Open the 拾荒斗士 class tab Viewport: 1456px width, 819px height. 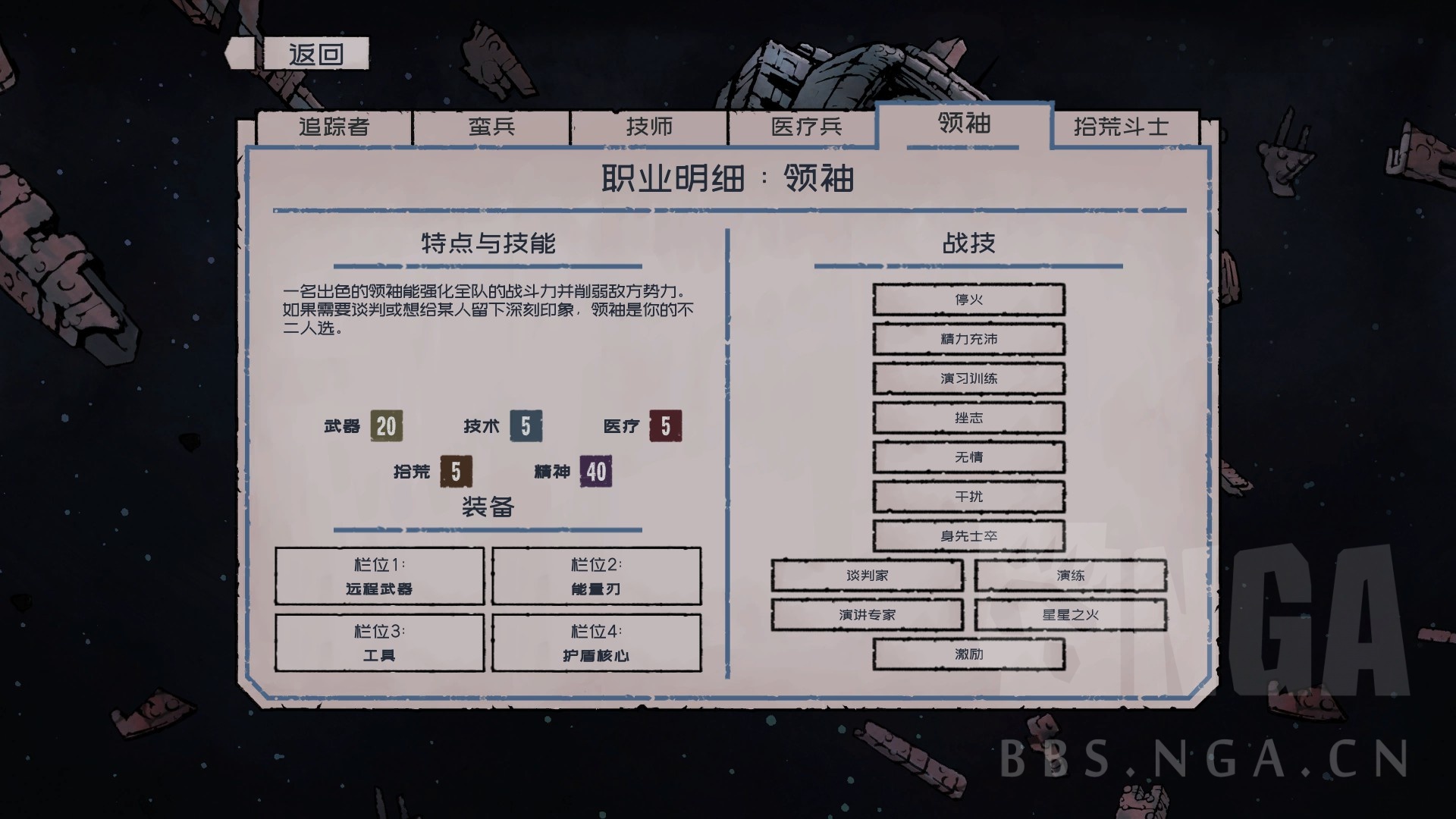tap(1122, 127)
